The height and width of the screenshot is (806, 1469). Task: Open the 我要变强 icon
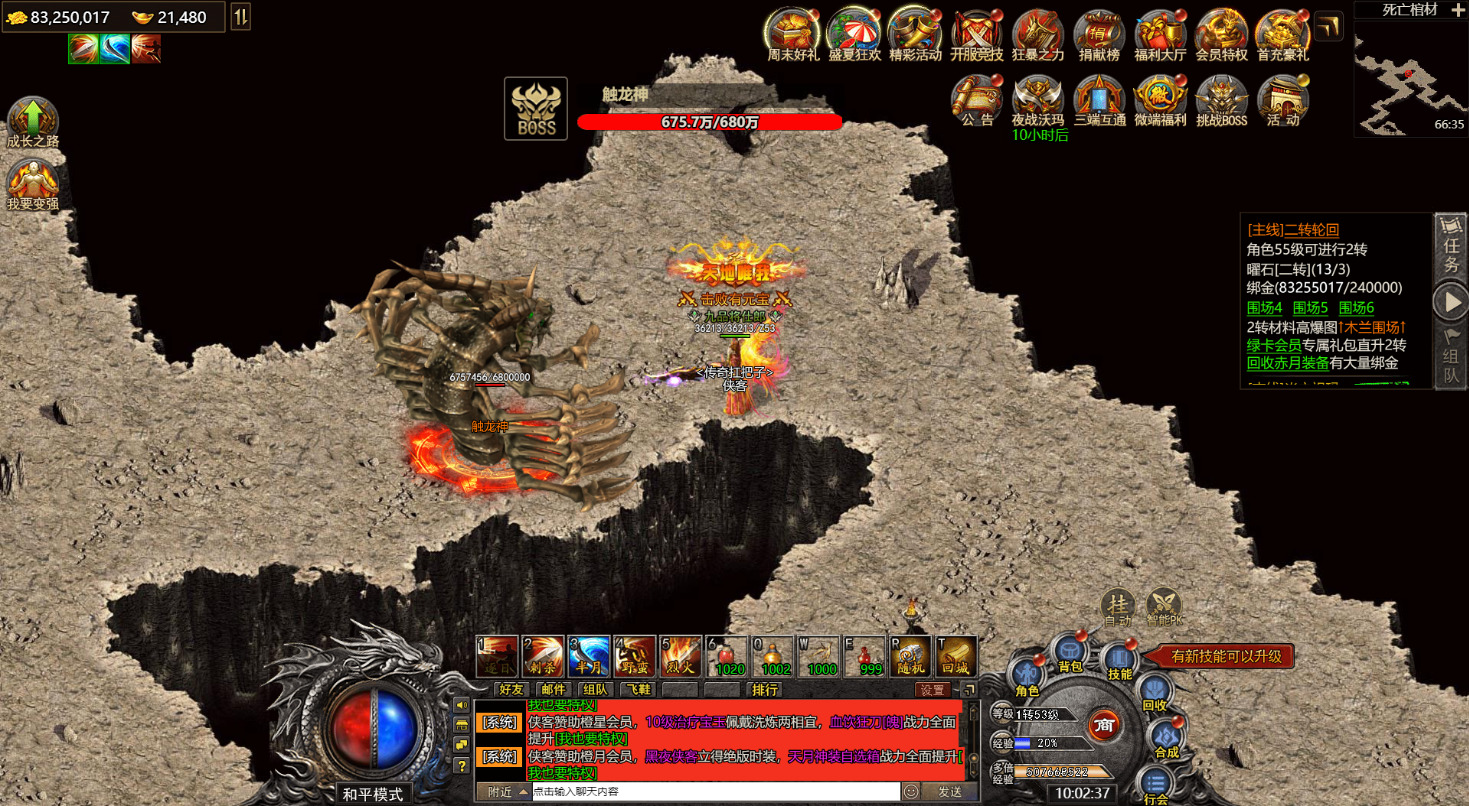pyautogui.click(x=33, y=183)
